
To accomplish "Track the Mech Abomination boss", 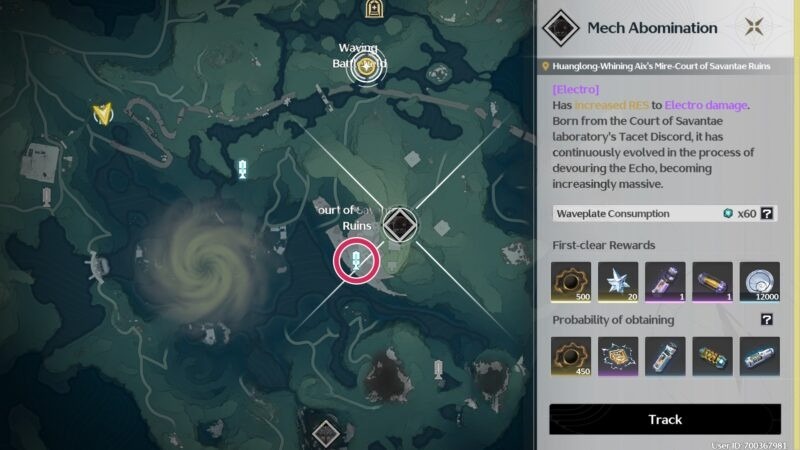I will coord(665,419).
